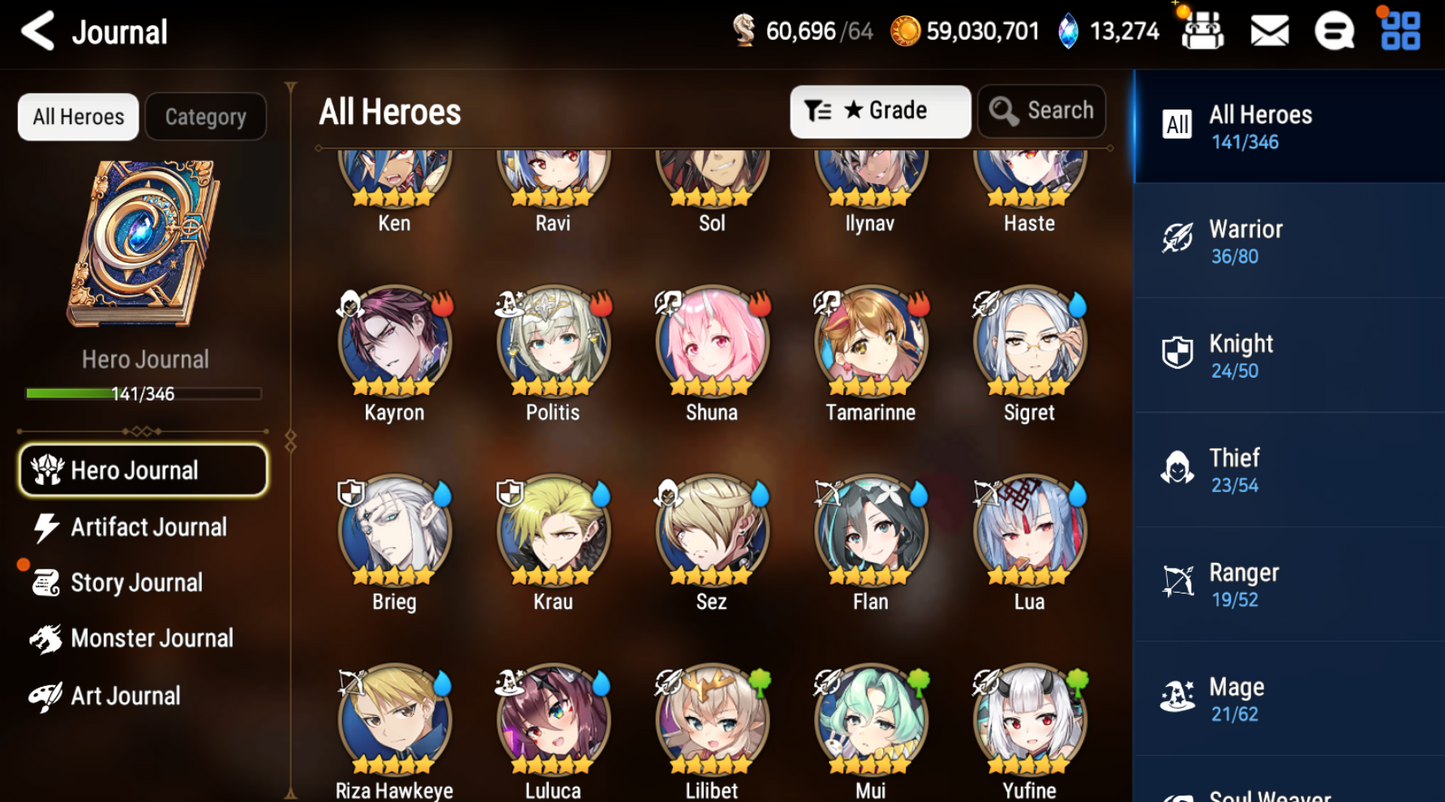Open the chat speech bubble icon
The width and height of the screenshot is (1445, 802).
tap(1334, 32)
